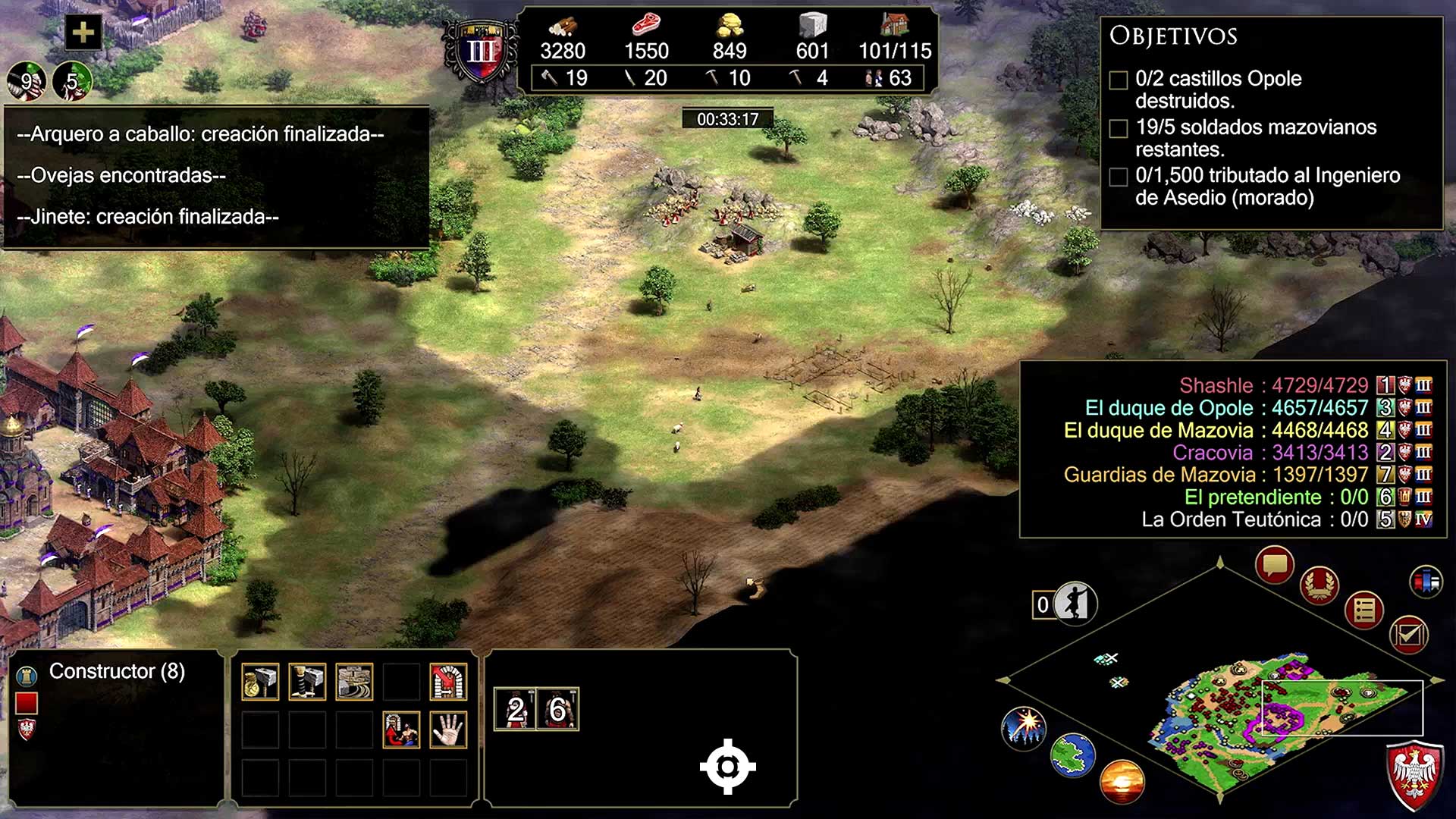1456x819 pixels.
Task: Select the group of 2 villagers
Action: click(x=515, y=709)
